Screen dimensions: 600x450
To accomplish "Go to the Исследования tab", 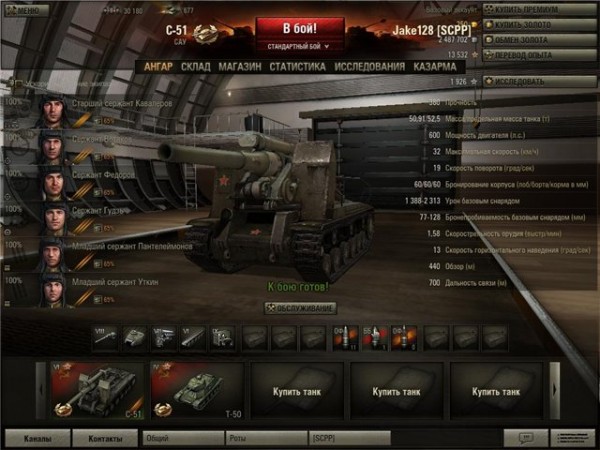I will coord(370,66).
